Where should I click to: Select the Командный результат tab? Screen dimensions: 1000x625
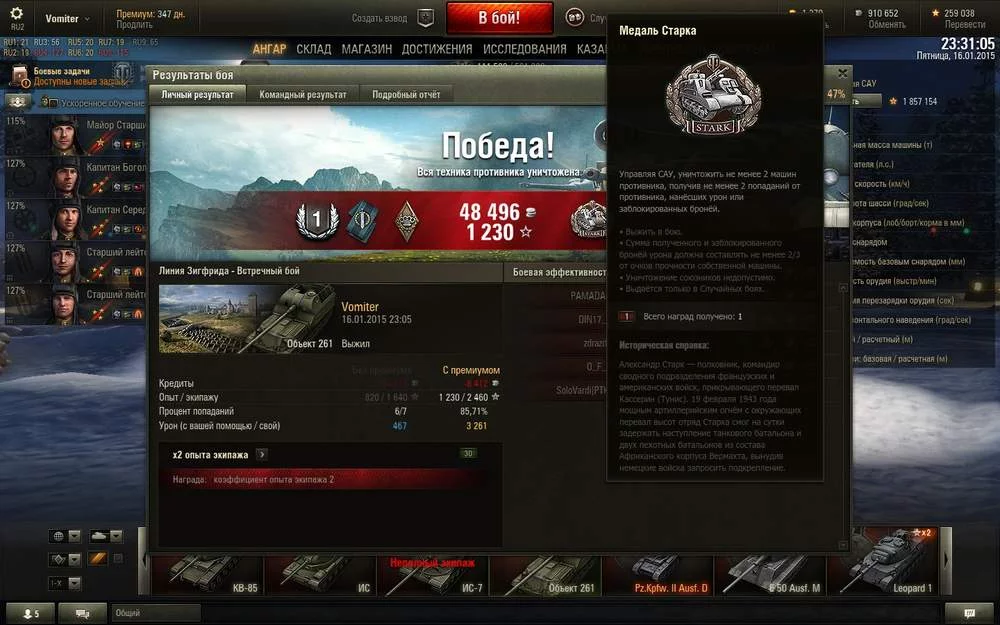pyautogui.click(x=302, y=94)
